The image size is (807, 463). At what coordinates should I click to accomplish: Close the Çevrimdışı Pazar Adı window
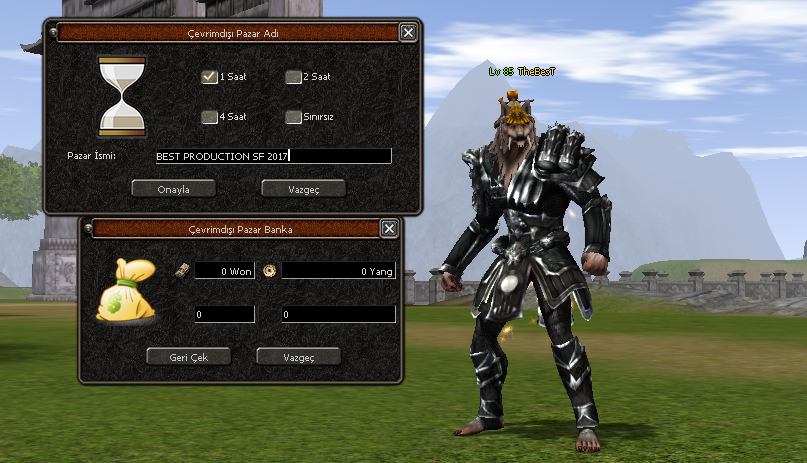pyautogui.click(x=407, y=32)
